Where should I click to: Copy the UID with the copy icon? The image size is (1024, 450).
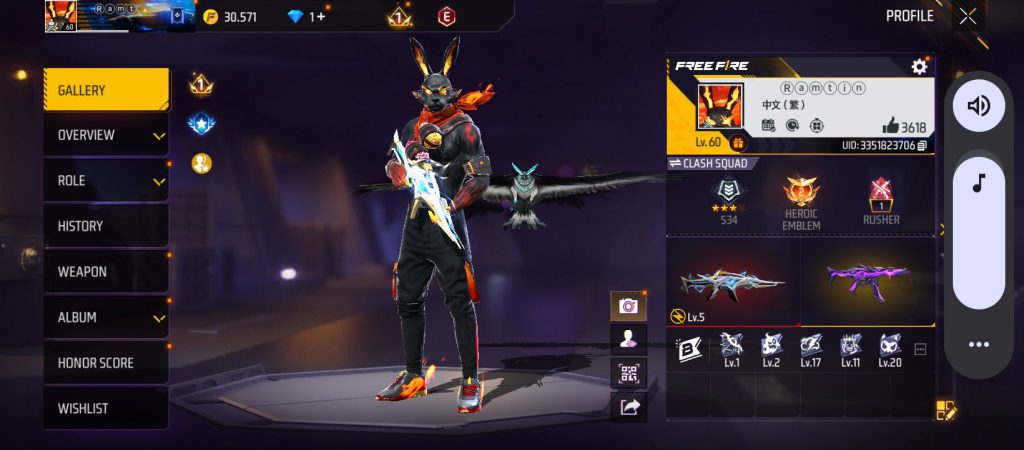[922, 146]
